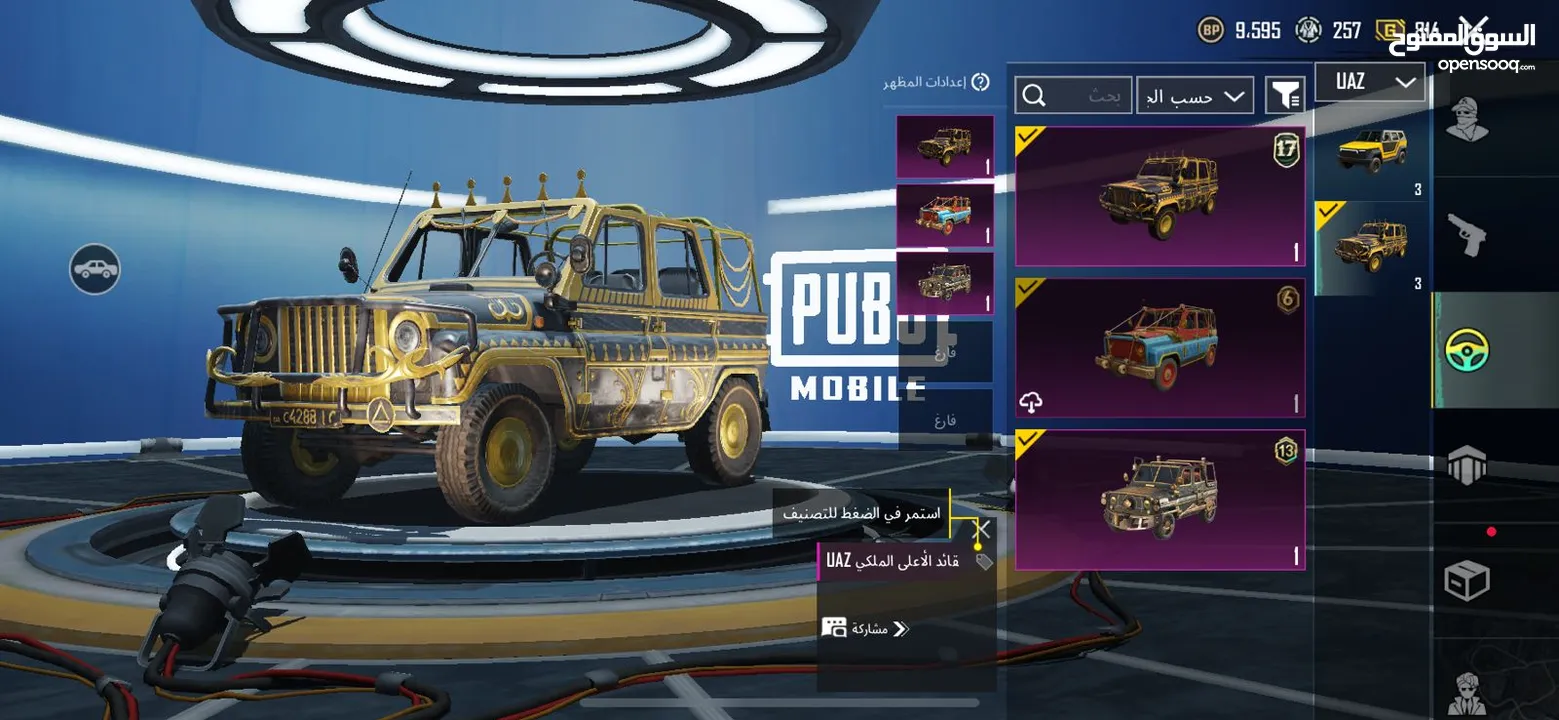Open the pistol weapons customization icon
Viewport: 1559px width, 720px height.
[x=1468, y=235]
